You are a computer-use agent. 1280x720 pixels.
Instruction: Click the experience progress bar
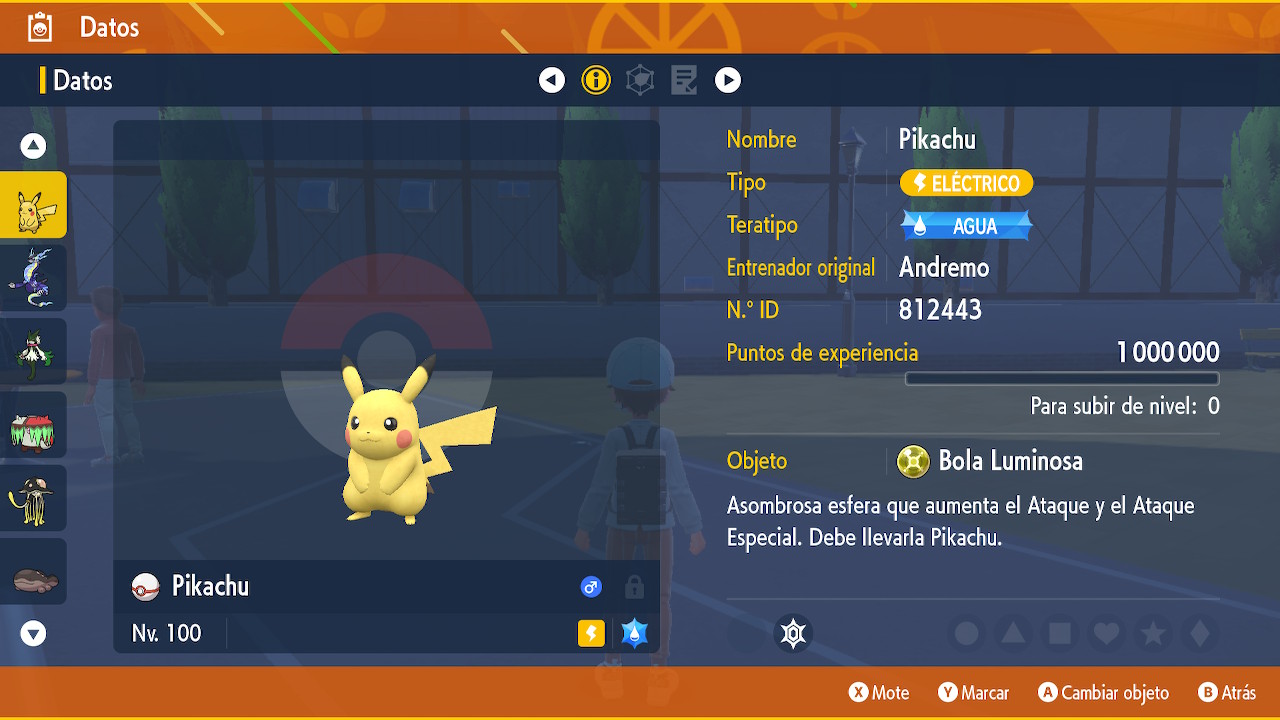coord(1061,378)
